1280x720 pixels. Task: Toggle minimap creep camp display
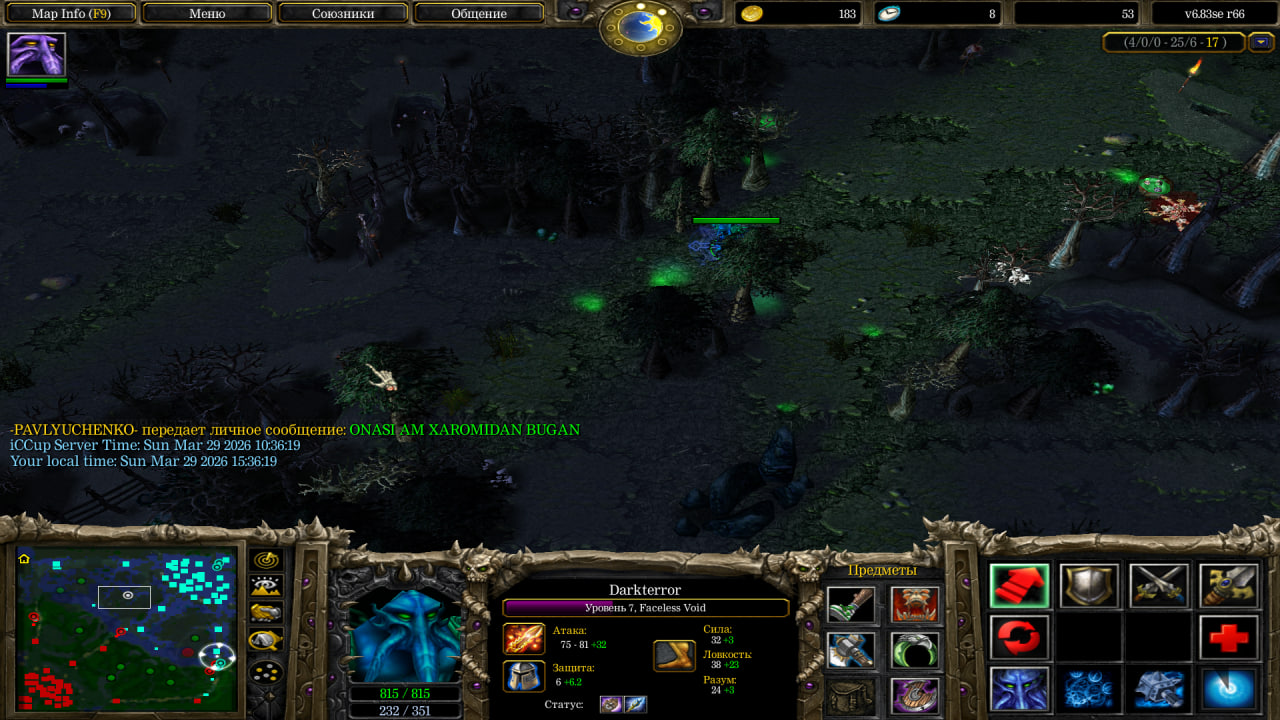[265, 640]
